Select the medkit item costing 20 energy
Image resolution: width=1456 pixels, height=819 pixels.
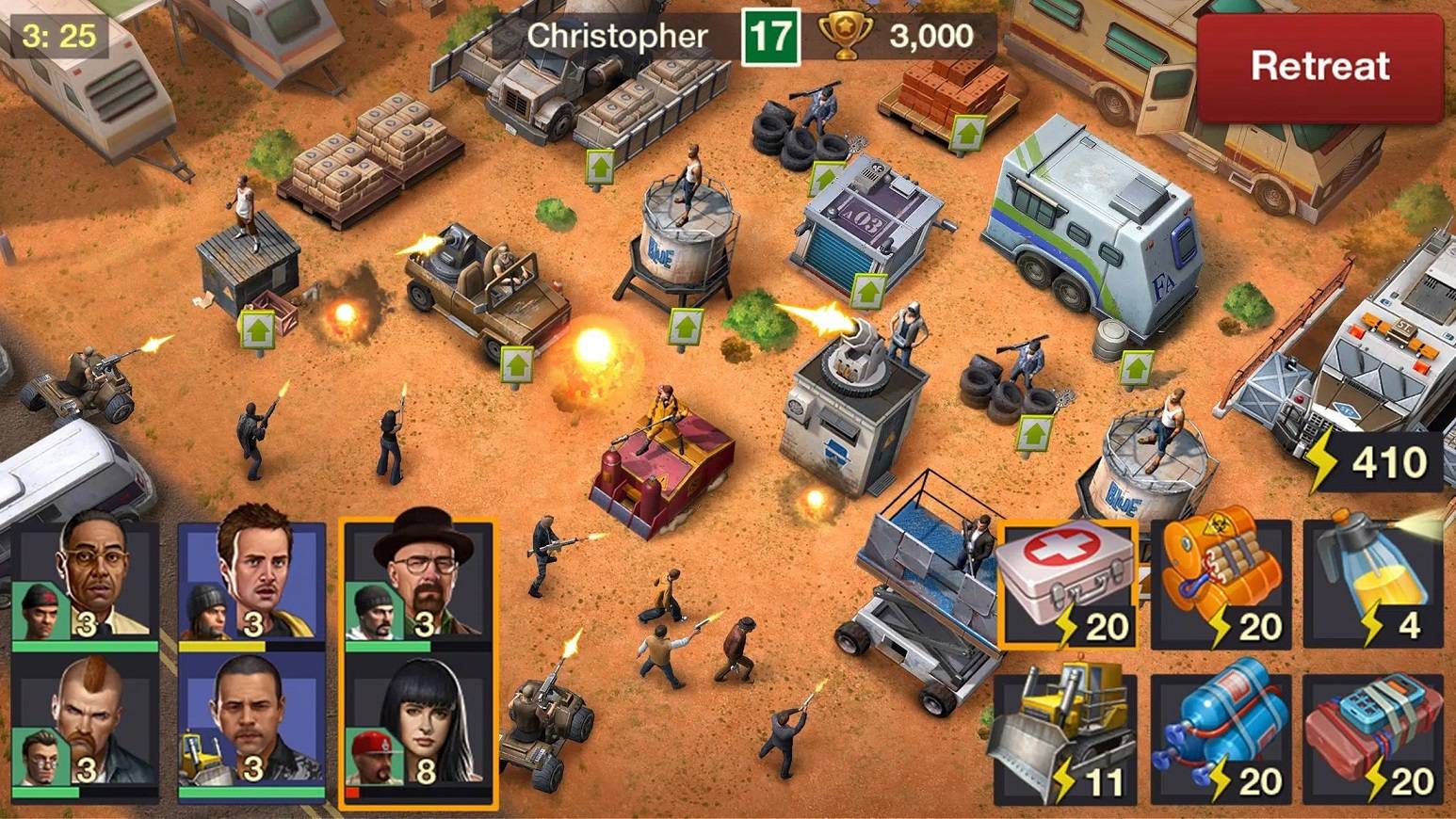pos(1067,584)
